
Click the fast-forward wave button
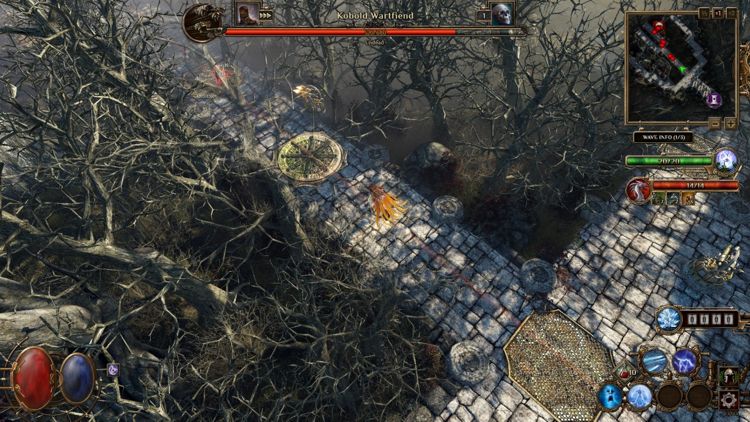coord(267,15)
